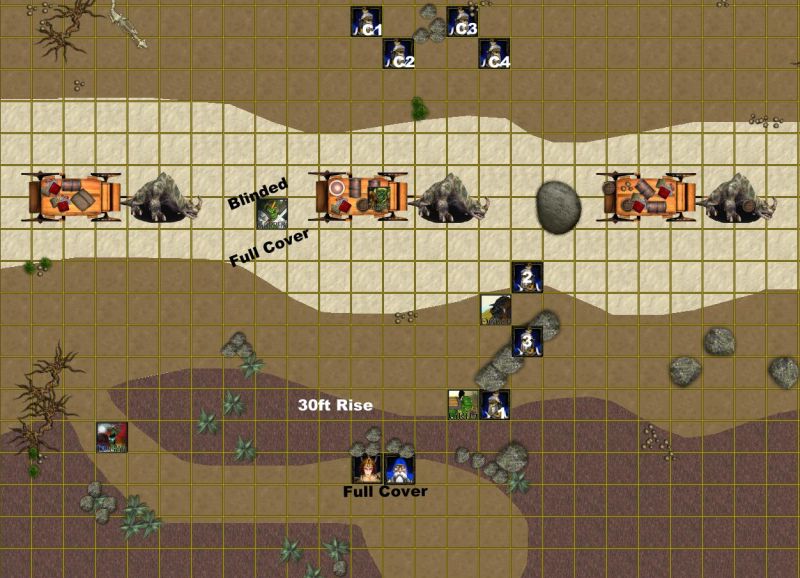Choose the green orc token beside token 1
Viewport: 800px width, 578px height.
pyautogui.click(x=463, y=405)
